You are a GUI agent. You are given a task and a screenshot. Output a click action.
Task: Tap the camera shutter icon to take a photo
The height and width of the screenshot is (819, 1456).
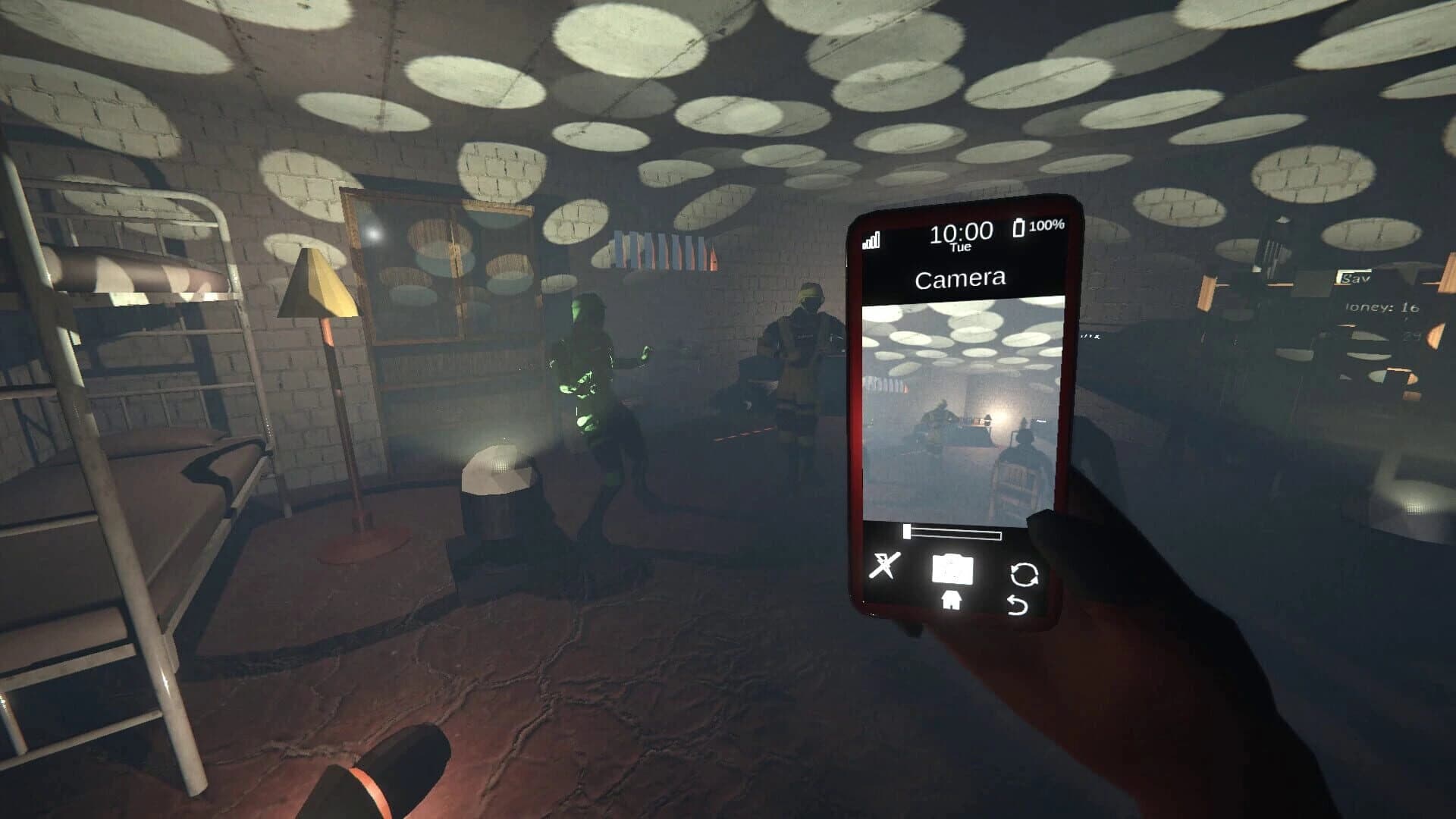point(952,567)
